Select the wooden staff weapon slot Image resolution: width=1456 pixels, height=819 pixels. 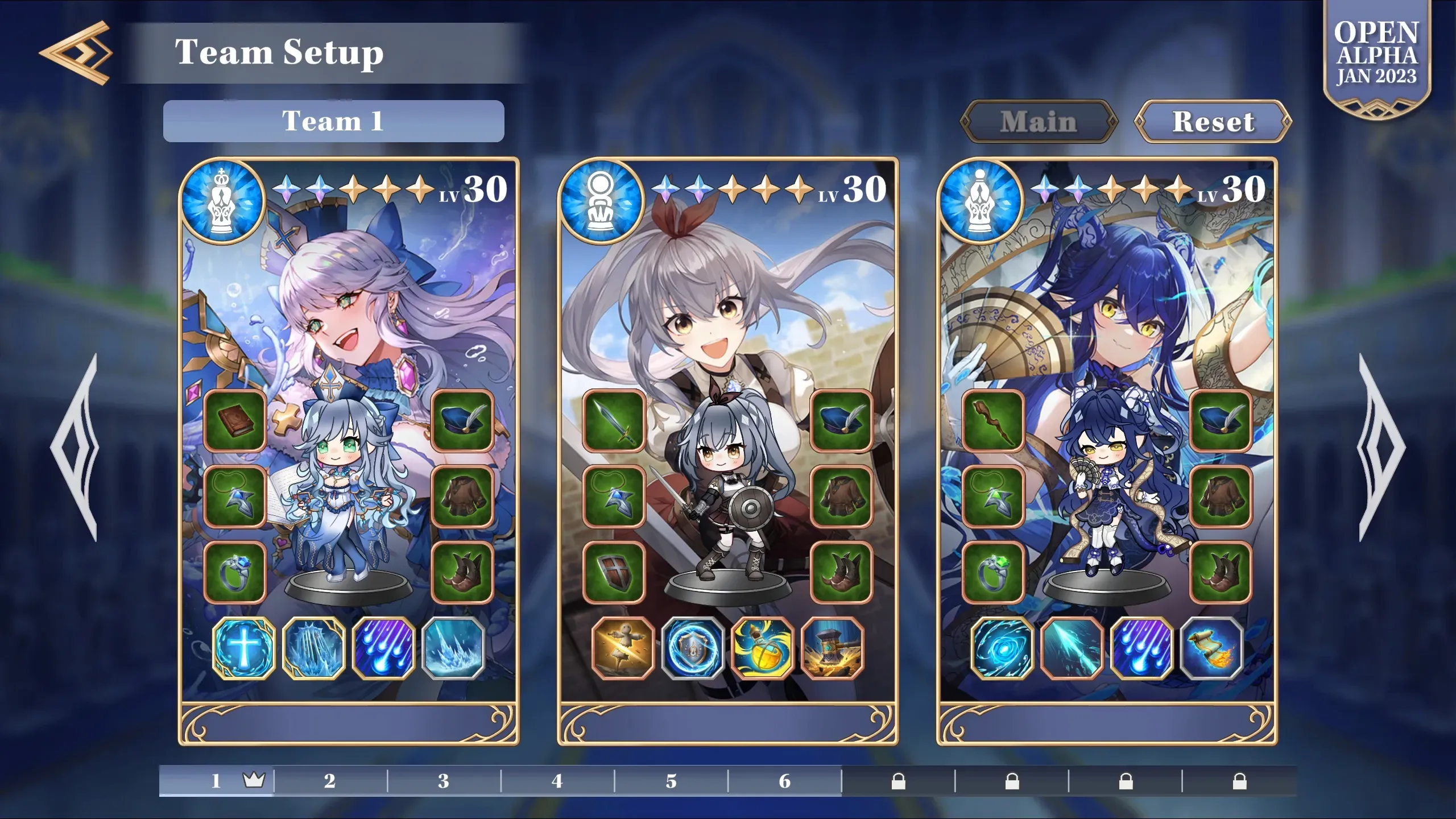point(993,421)
